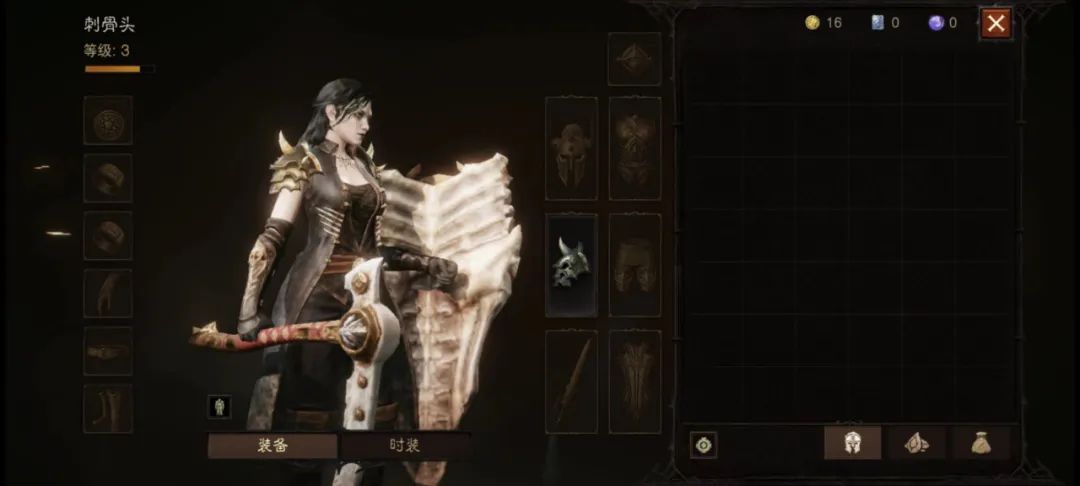Screen dimensions: 1080x486
Task: Select the empty amulet slot
Action: click(x=108, y=121)
